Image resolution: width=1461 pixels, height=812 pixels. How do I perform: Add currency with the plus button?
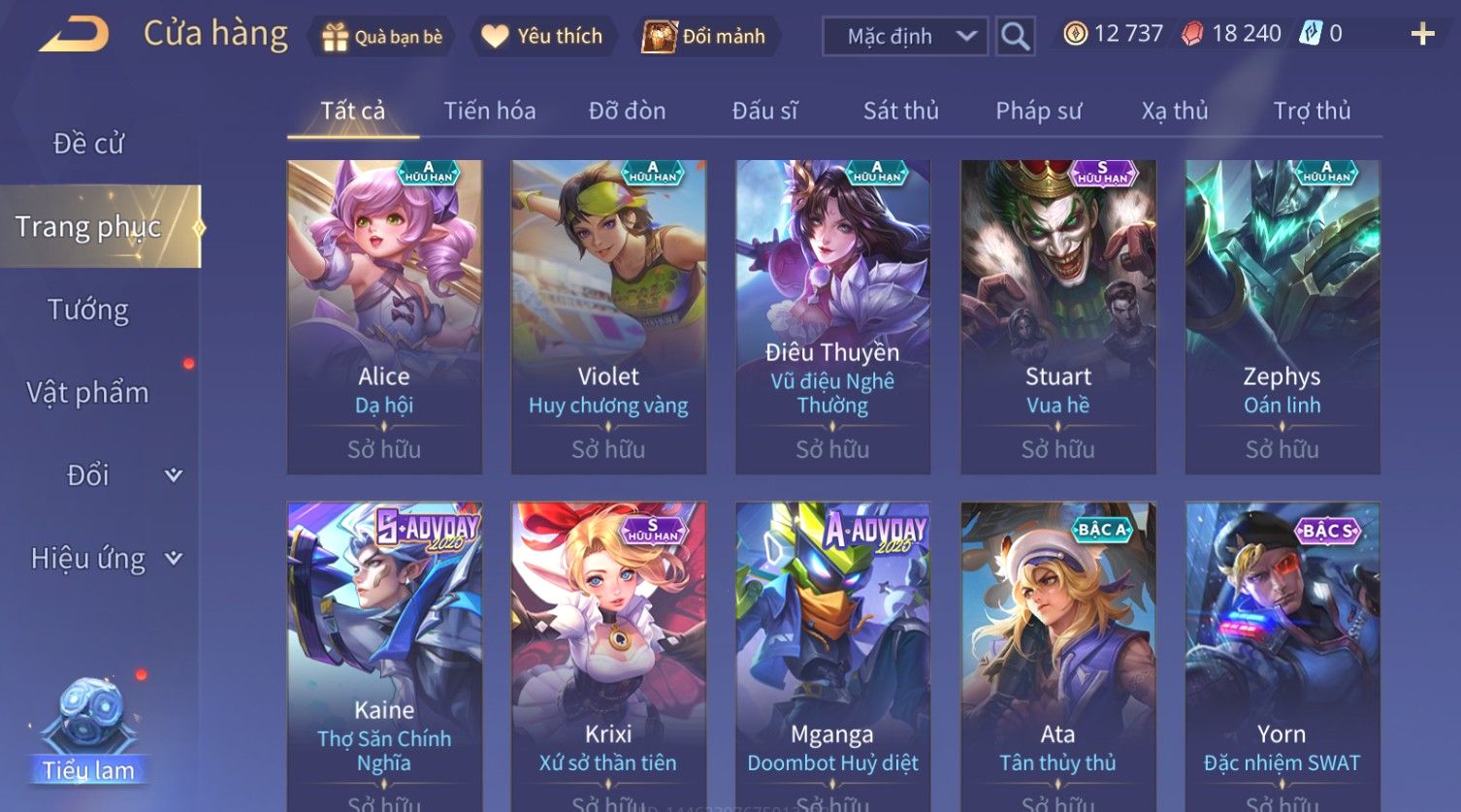tap(1422, 35)
